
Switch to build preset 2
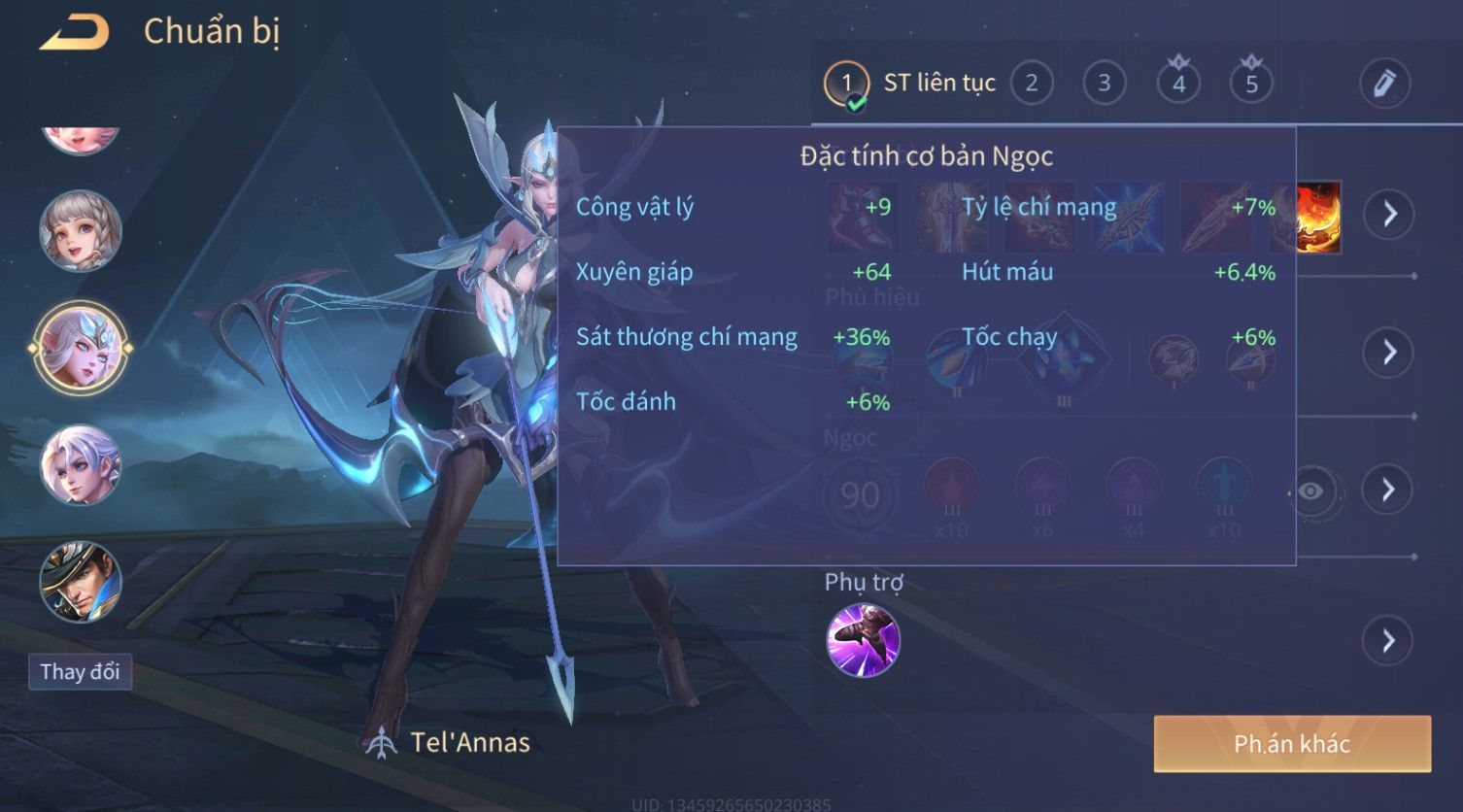point(1032,84)
